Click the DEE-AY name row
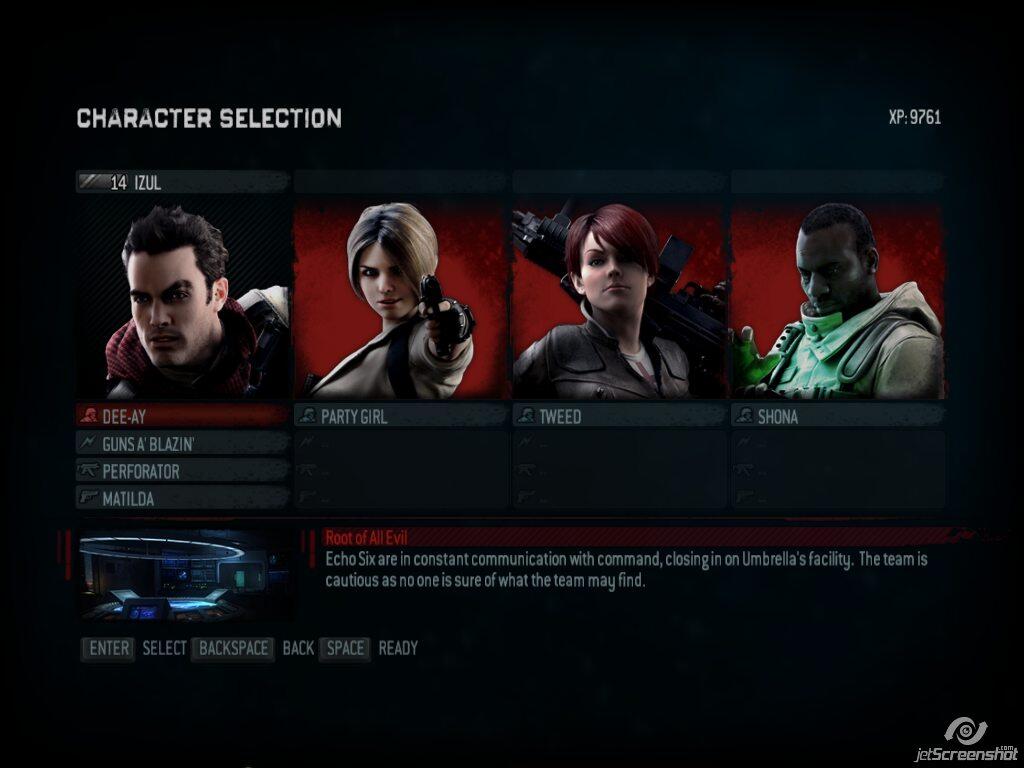This screenshot has height=768, width=1024. 183,416
